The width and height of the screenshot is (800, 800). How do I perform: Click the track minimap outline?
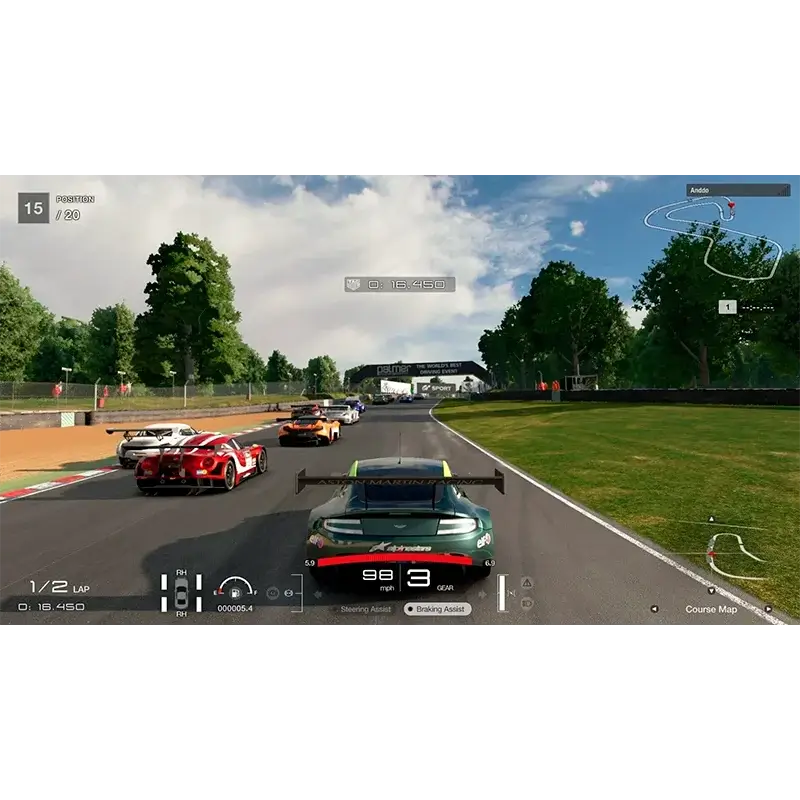(x=710, y=238)
